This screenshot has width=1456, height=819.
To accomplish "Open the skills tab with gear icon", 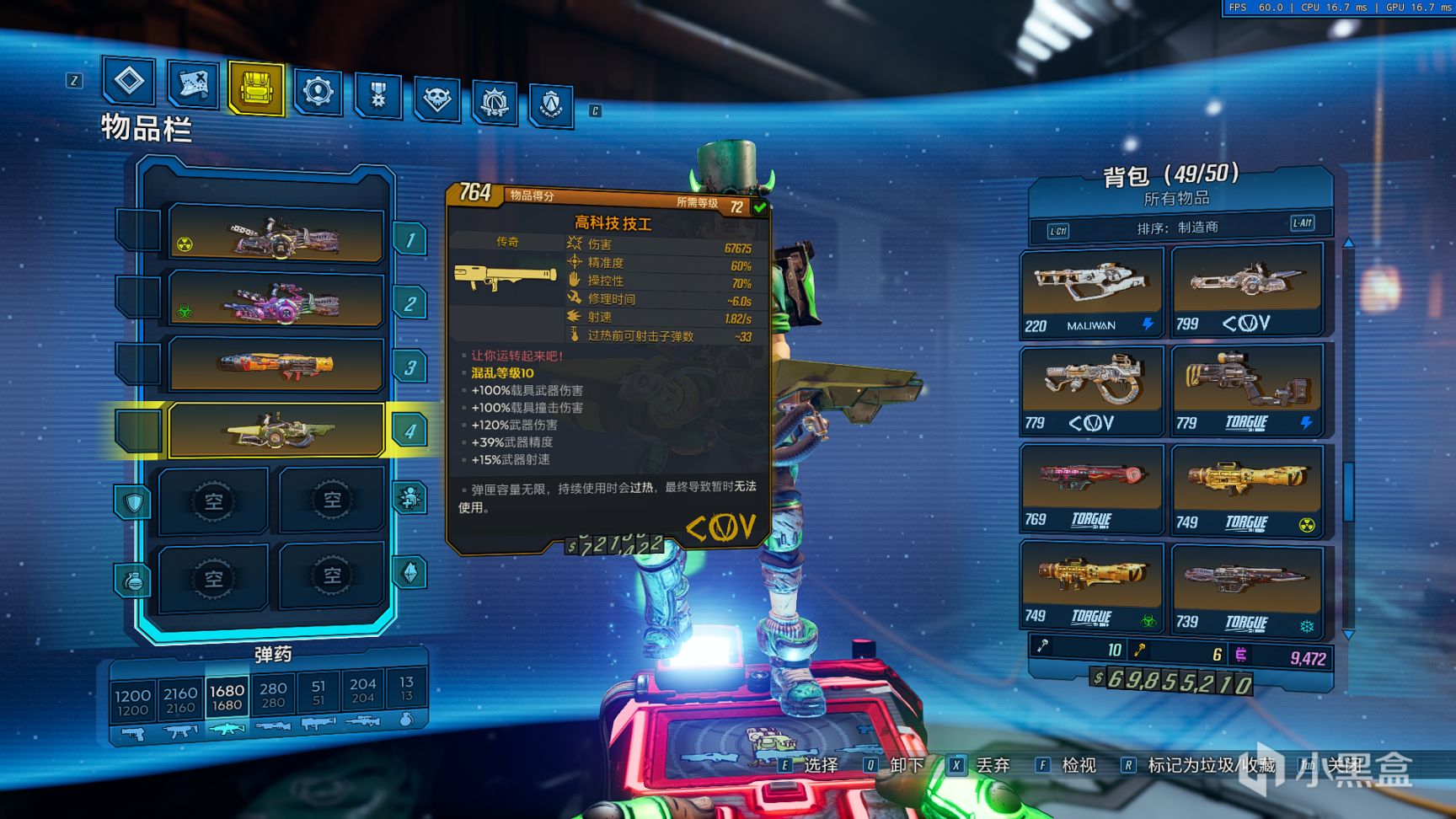I will point(318,91).
